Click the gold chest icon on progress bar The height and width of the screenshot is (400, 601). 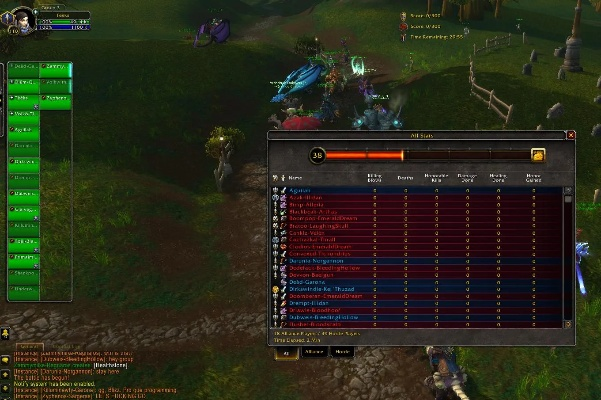click(538, 155)
